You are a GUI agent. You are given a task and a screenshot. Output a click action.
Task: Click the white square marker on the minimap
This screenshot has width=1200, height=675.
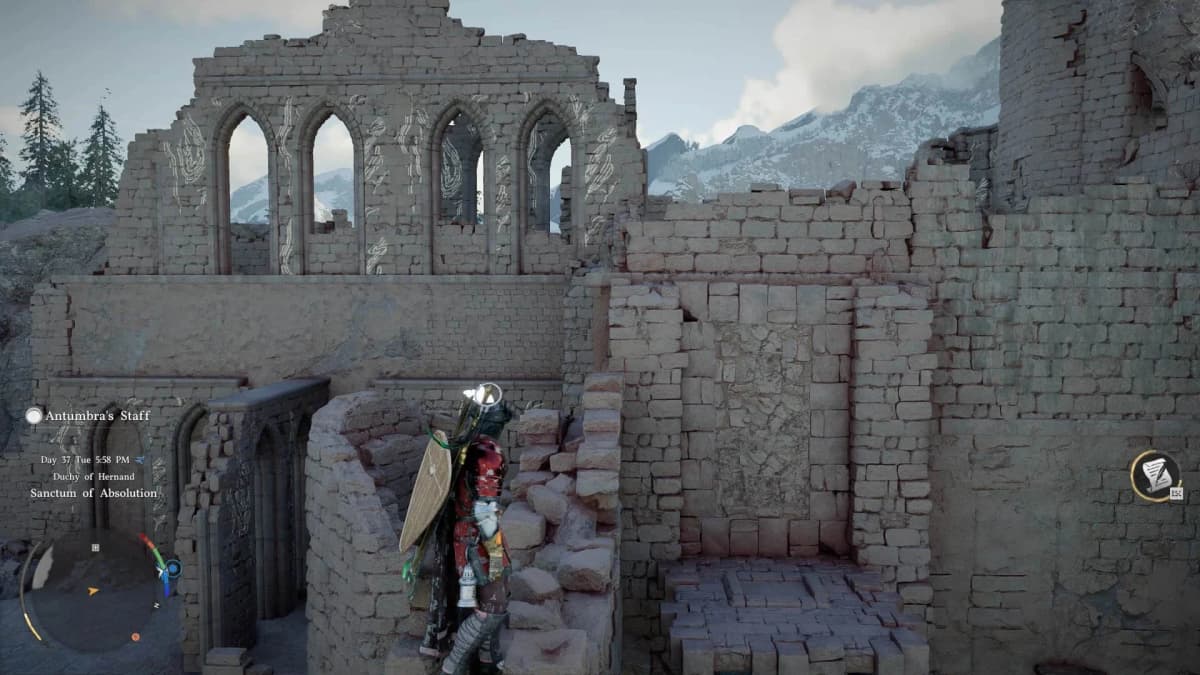tap(95, 547)
